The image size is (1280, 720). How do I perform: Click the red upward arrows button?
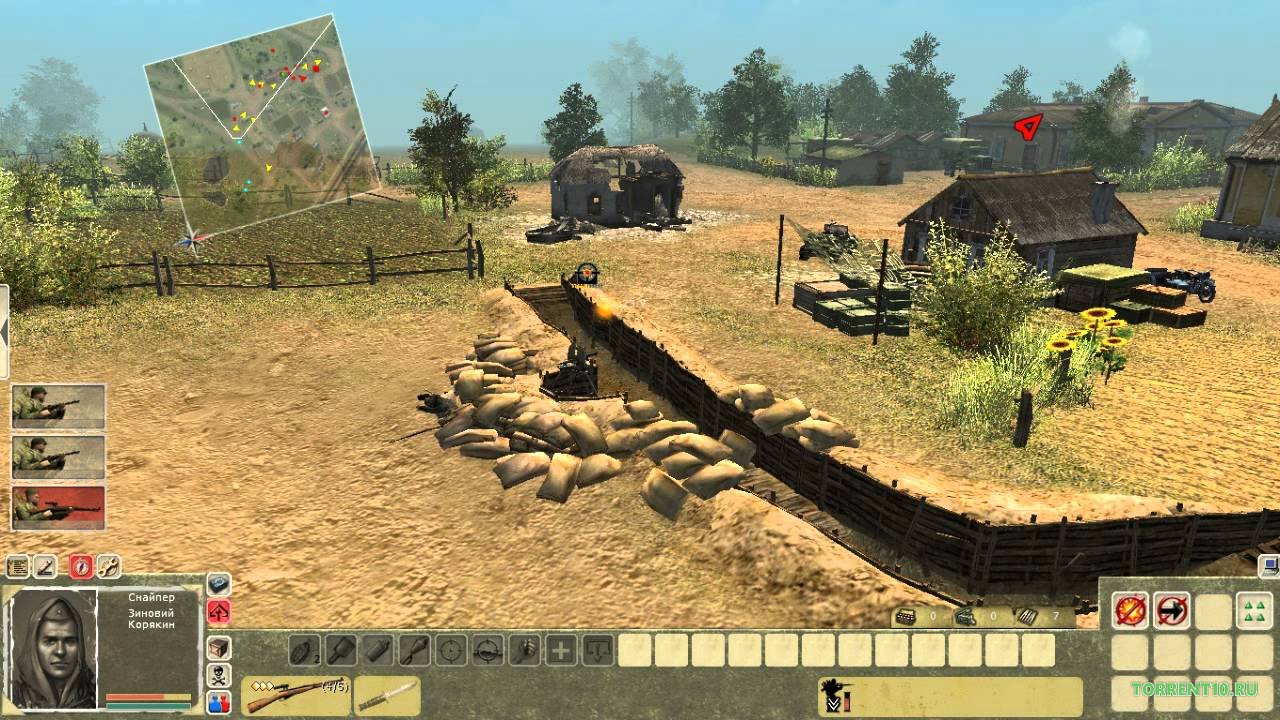[219, 611]
